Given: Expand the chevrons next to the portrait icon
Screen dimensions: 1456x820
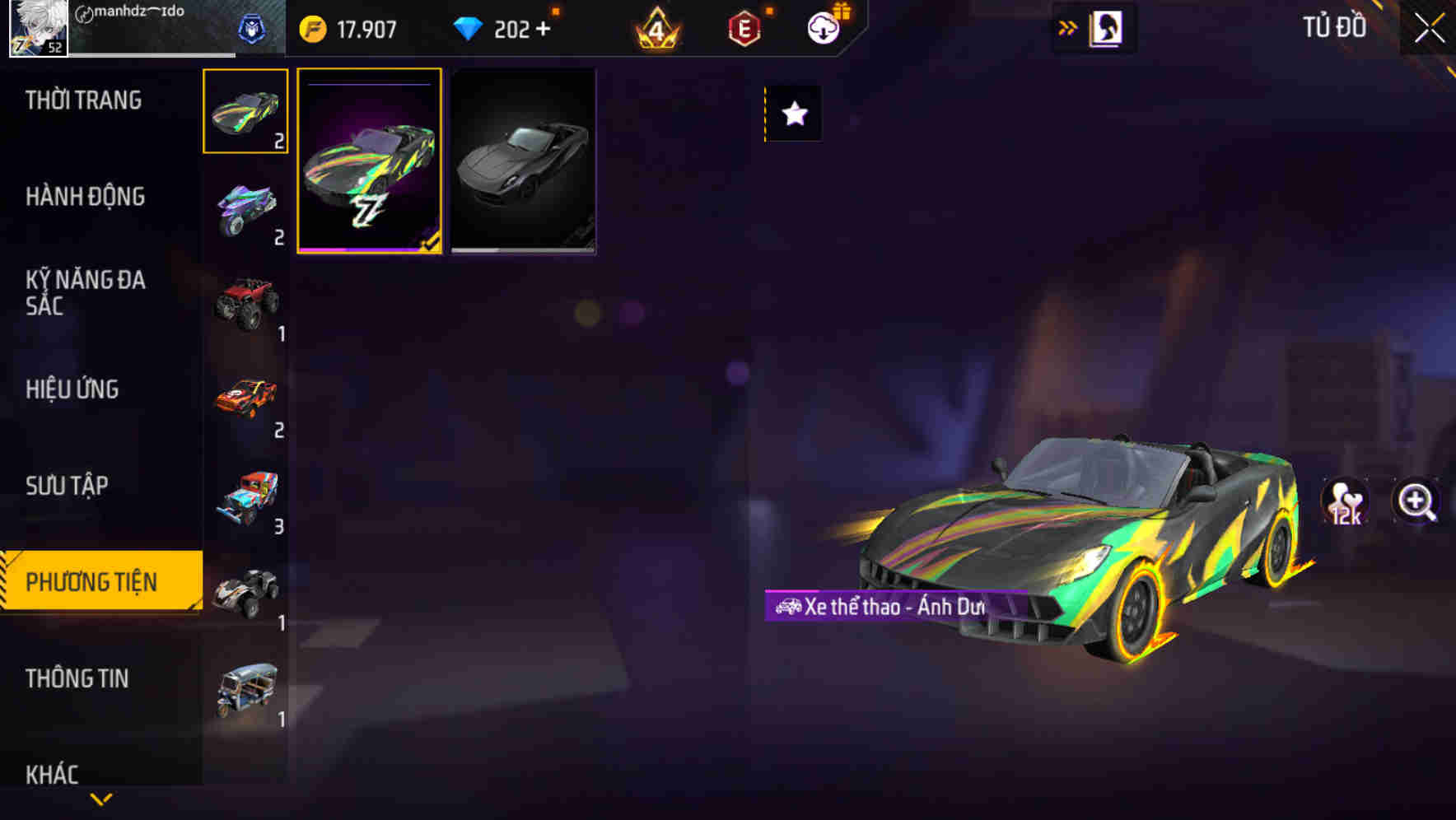Looking at the screenshot, I should pos(1067,27).
